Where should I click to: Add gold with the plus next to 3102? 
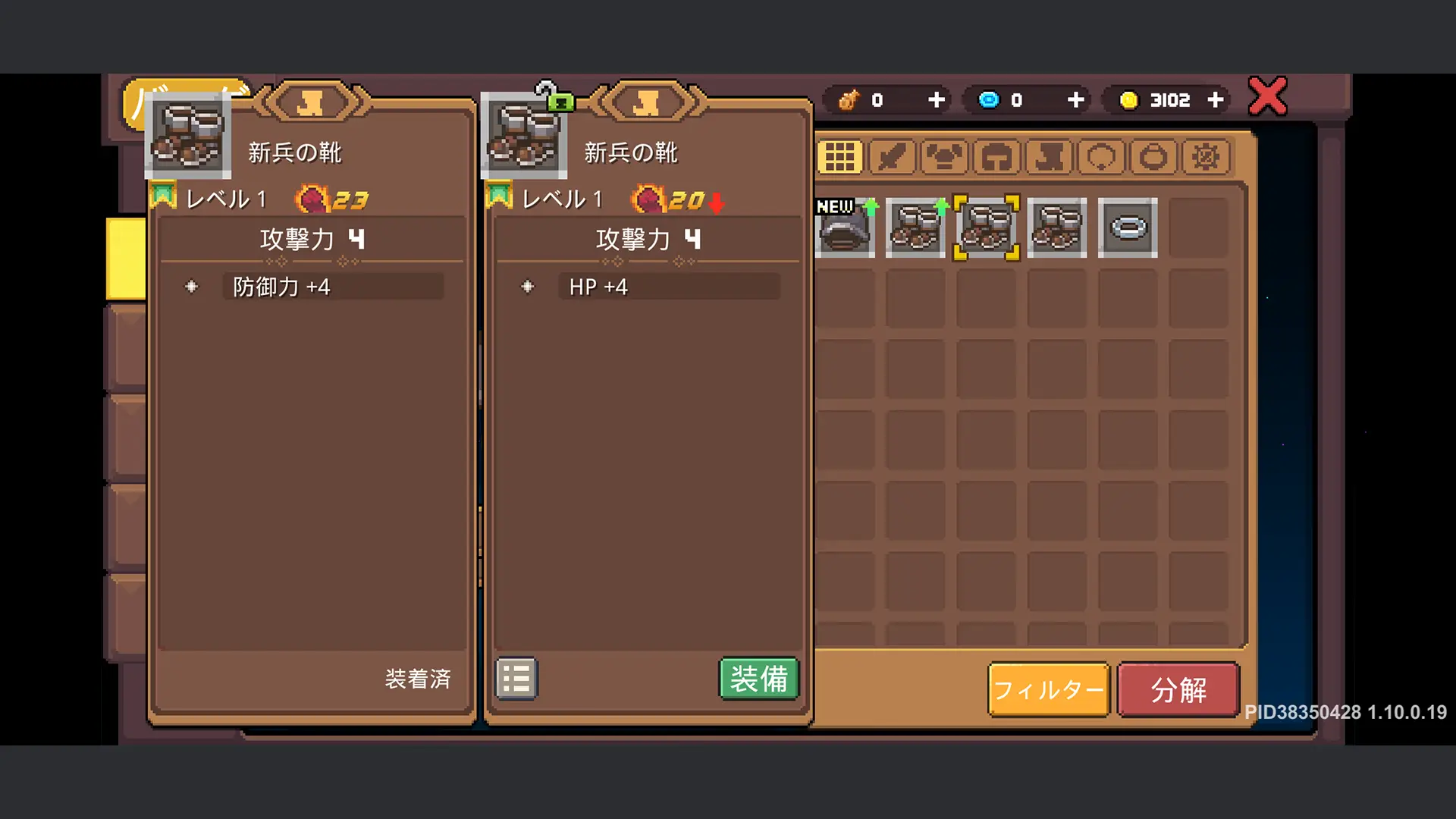tap(1217, 99)
